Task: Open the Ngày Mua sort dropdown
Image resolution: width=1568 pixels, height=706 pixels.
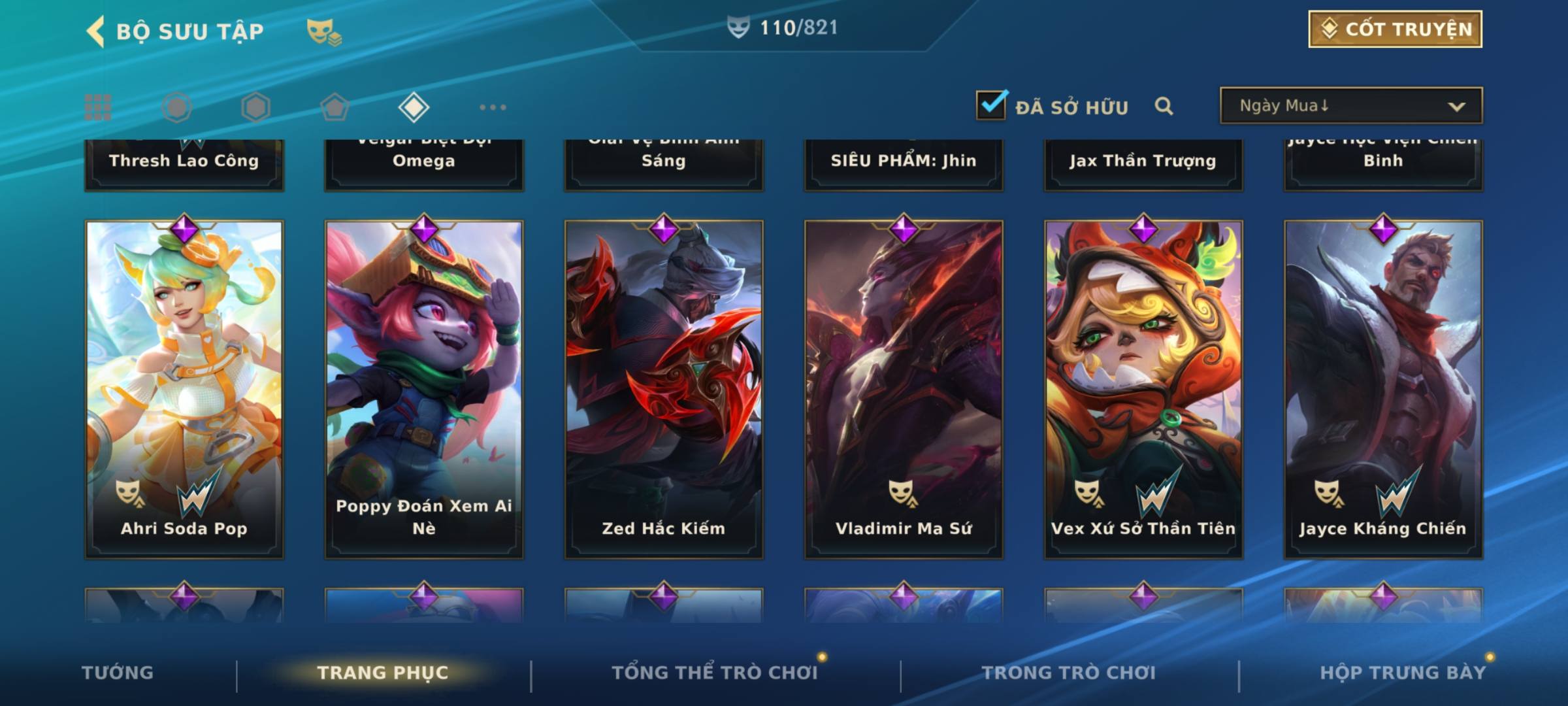Action: tap(1351, 106)
